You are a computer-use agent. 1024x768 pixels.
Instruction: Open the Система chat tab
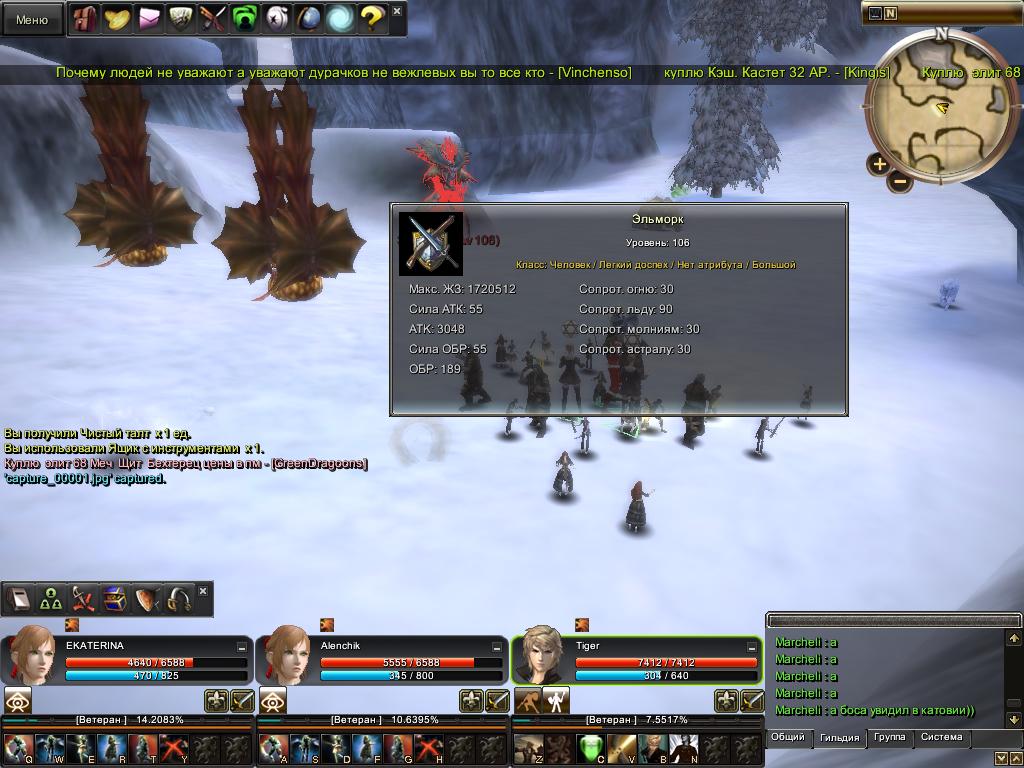941,737
